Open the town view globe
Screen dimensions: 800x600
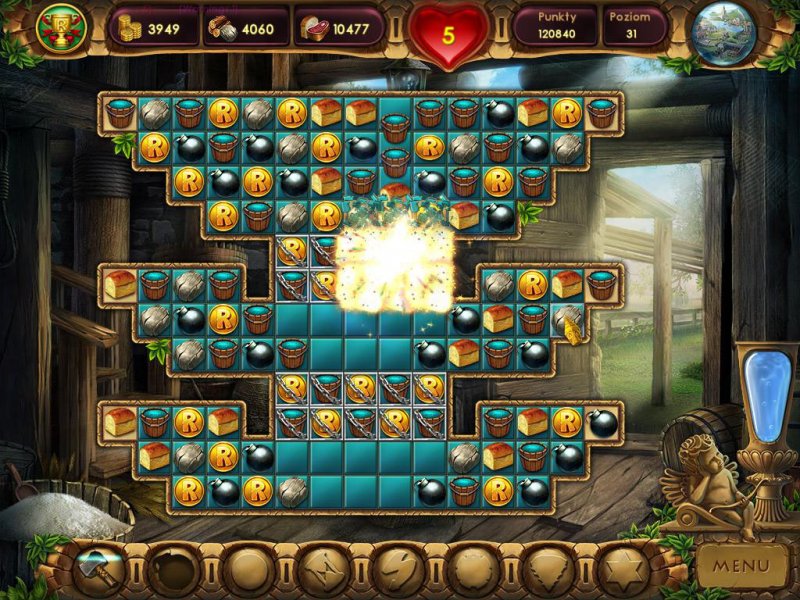pyautogui.click(x=722, y=34)
